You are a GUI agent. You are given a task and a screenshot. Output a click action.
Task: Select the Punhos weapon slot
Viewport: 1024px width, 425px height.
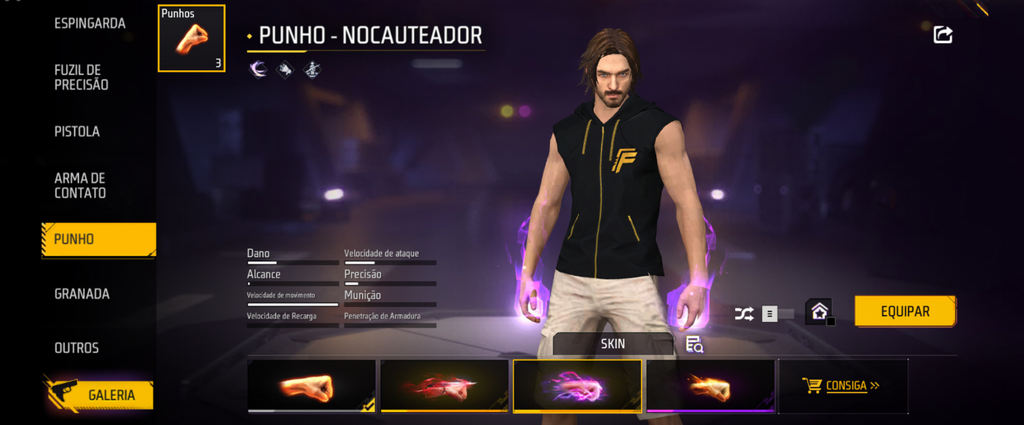pos(191,39)
